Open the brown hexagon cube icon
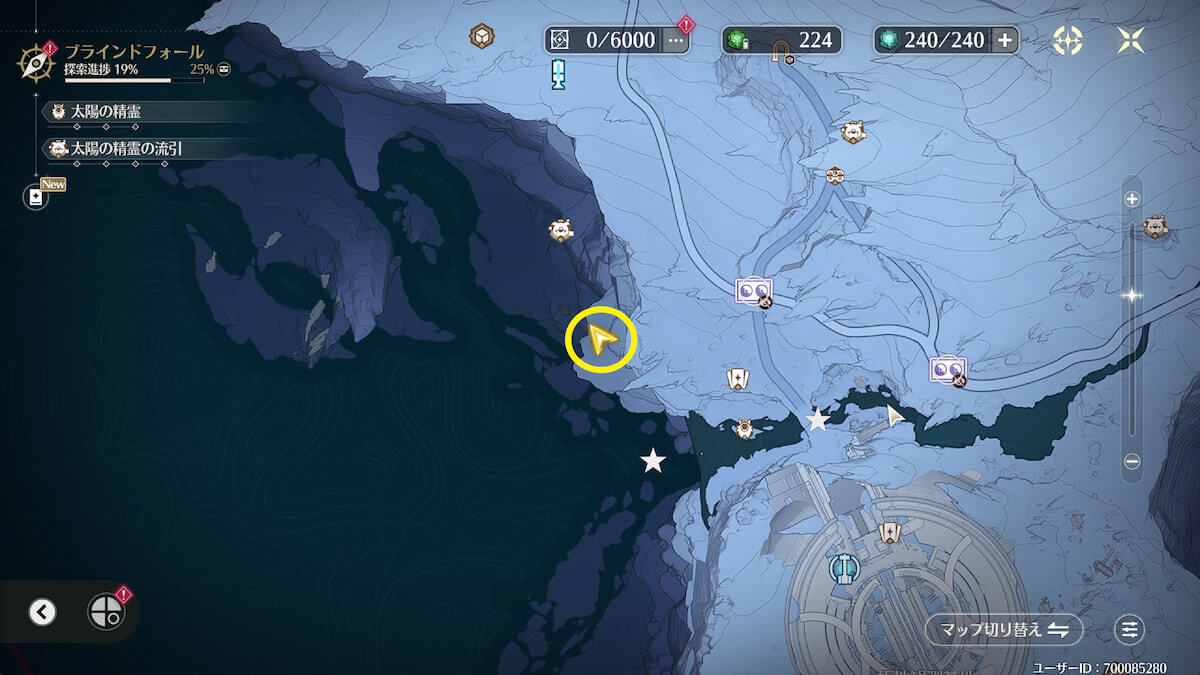1200x675 pixels. click(483, 37)
